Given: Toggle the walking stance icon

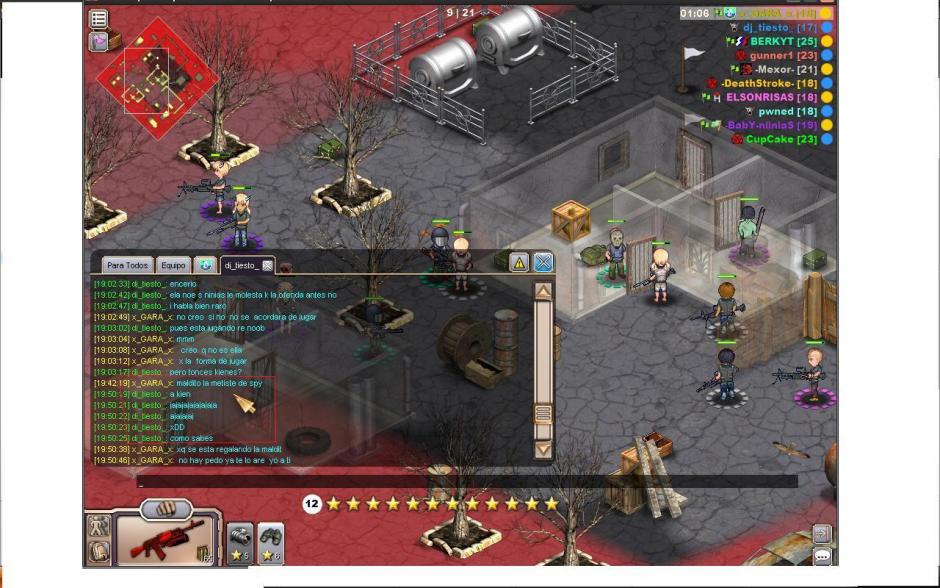Looking at the screenshot, I should pyautogui.click(x=99, y=525).
